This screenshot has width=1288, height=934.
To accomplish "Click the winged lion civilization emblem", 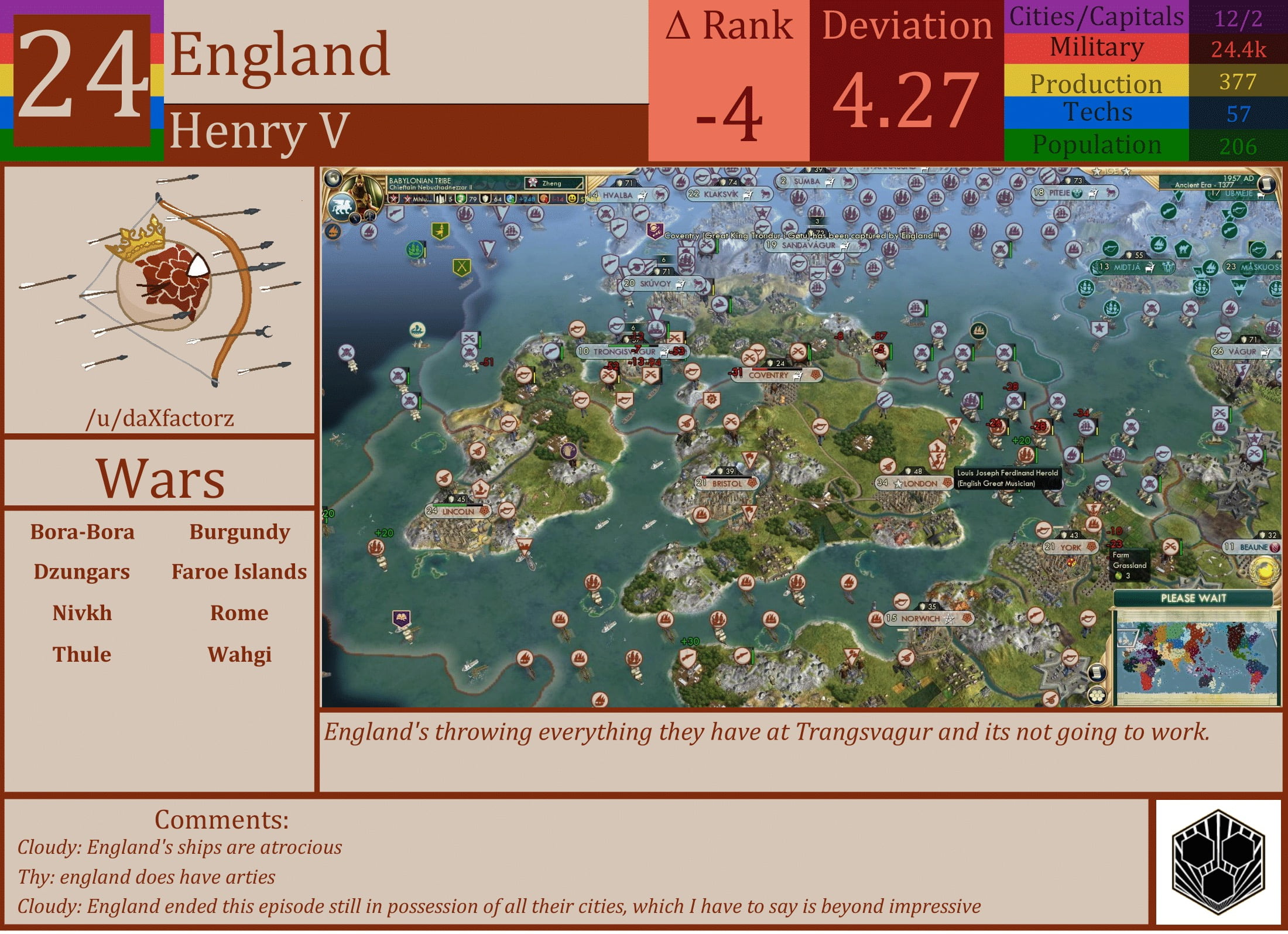I will click(341, 208).
